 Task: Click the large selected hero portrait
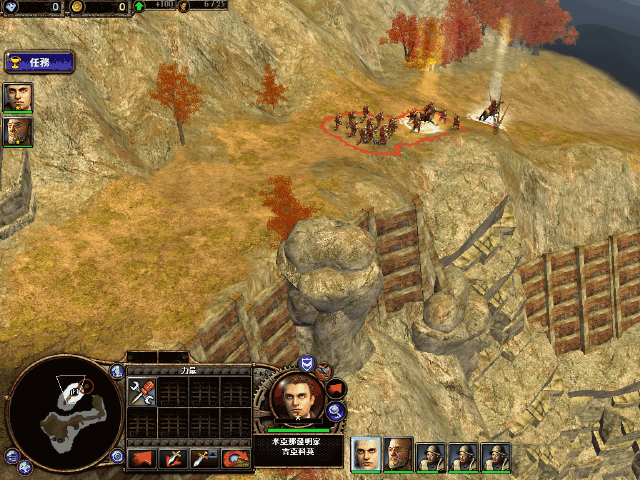click(295, 397)
